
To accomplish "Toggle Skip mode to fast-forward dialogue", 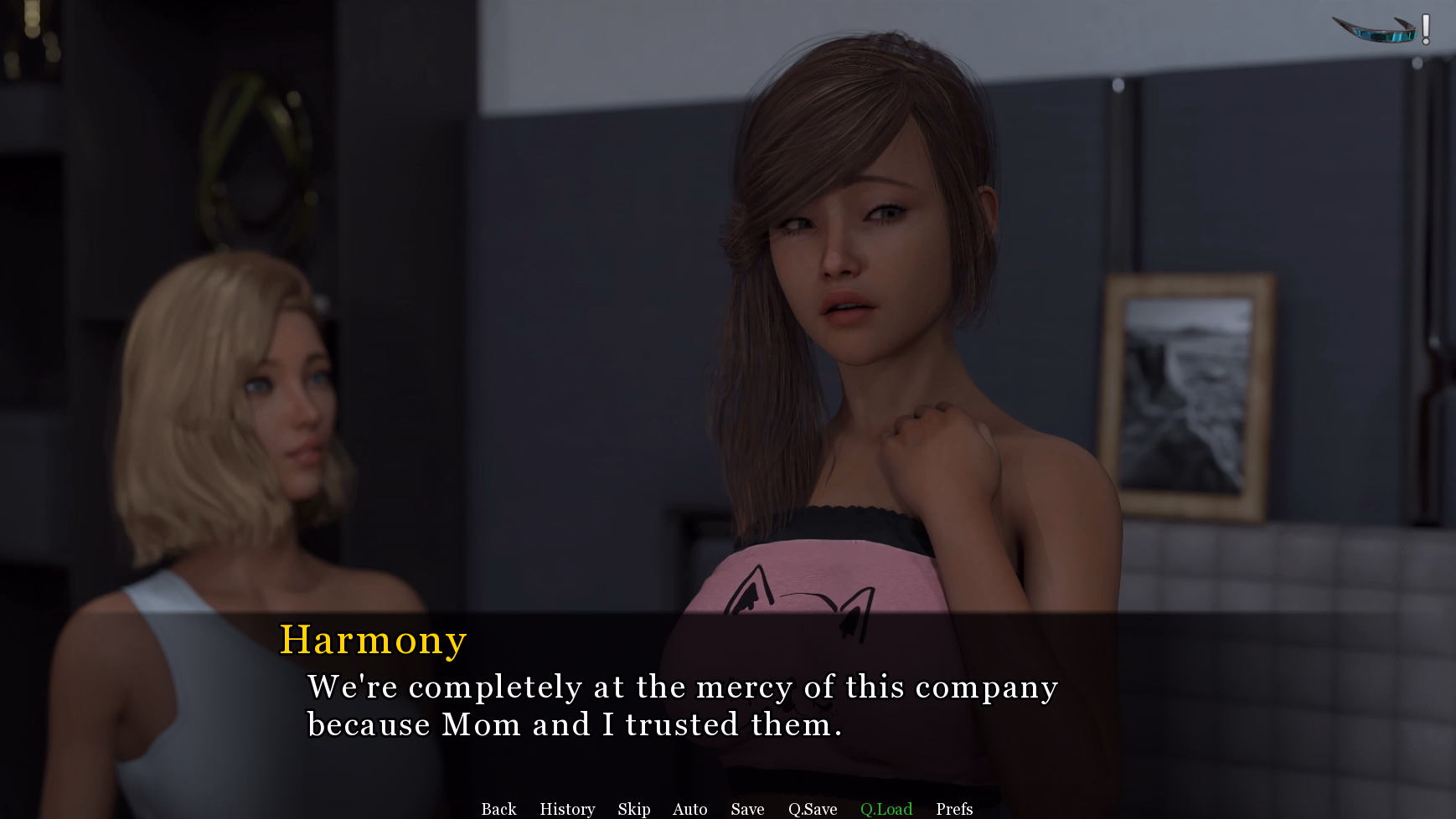I will coord(634,809).
